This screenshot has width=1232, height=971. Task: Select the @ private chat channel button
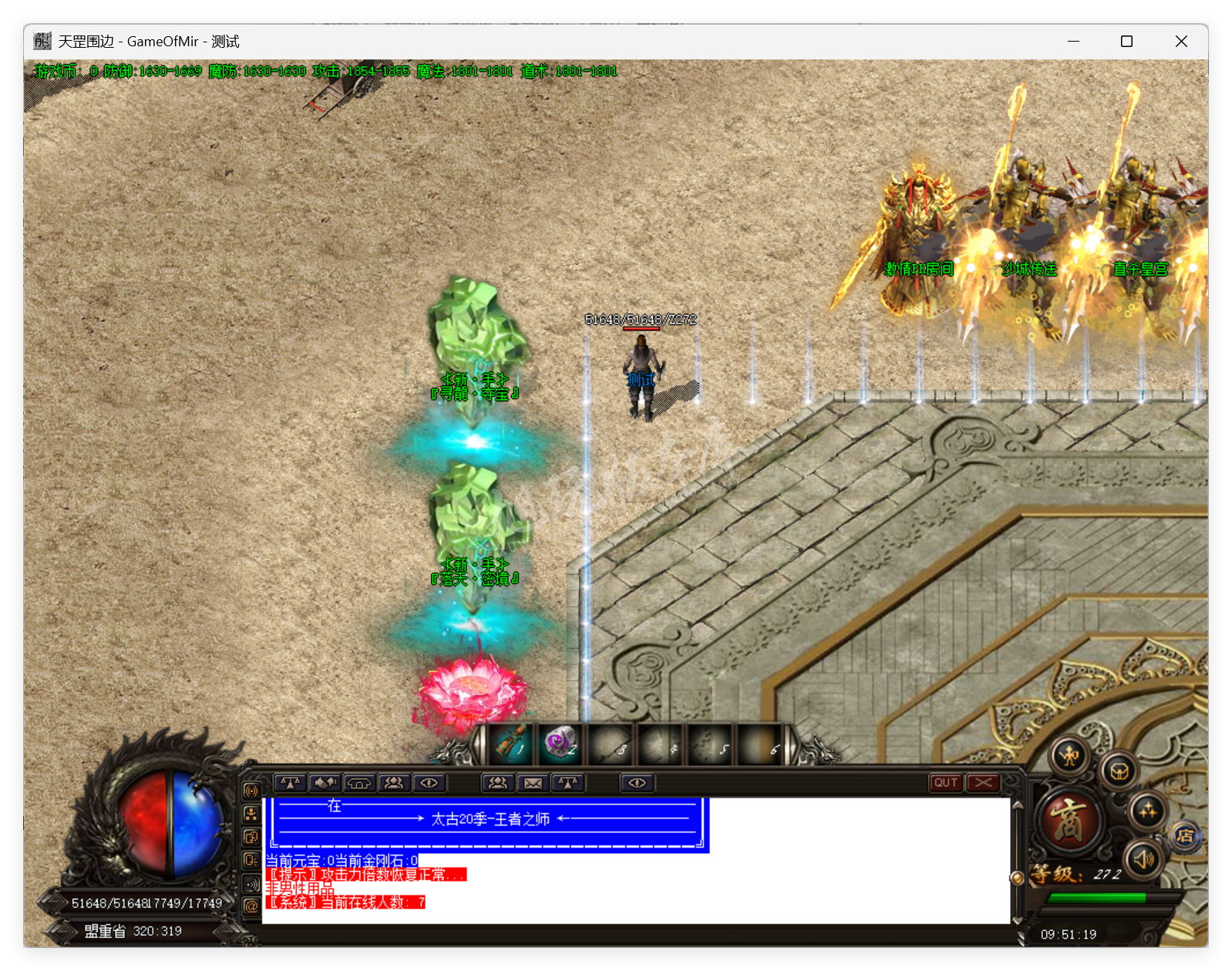[251, 907]
